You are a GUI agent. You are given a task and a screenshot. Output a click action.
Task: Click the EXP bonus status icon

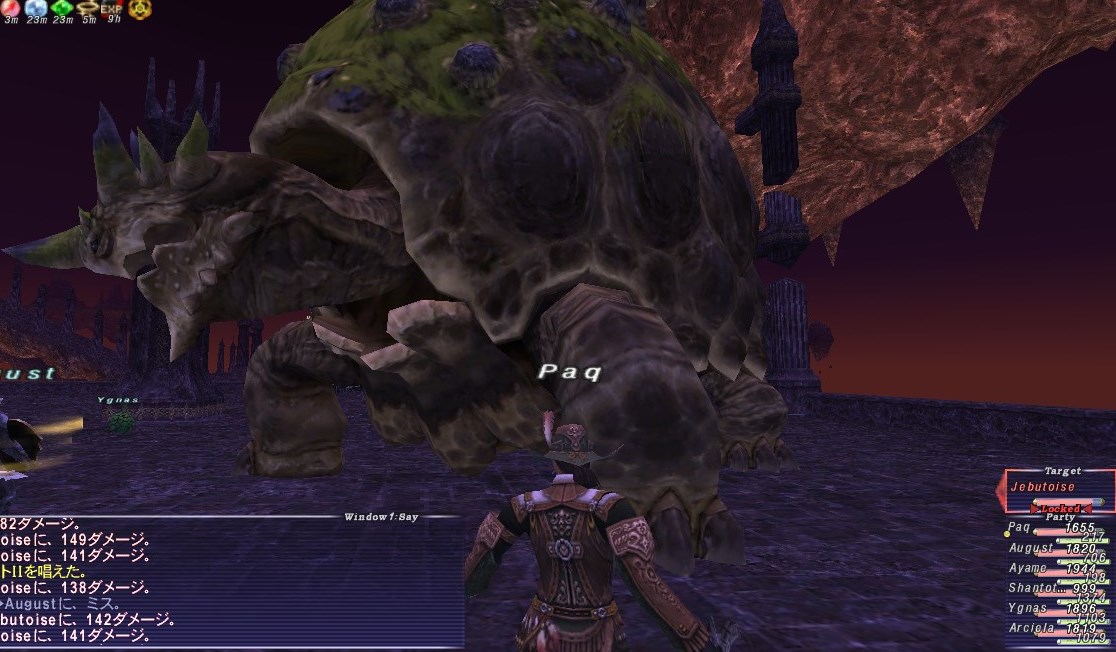point(111,9)
